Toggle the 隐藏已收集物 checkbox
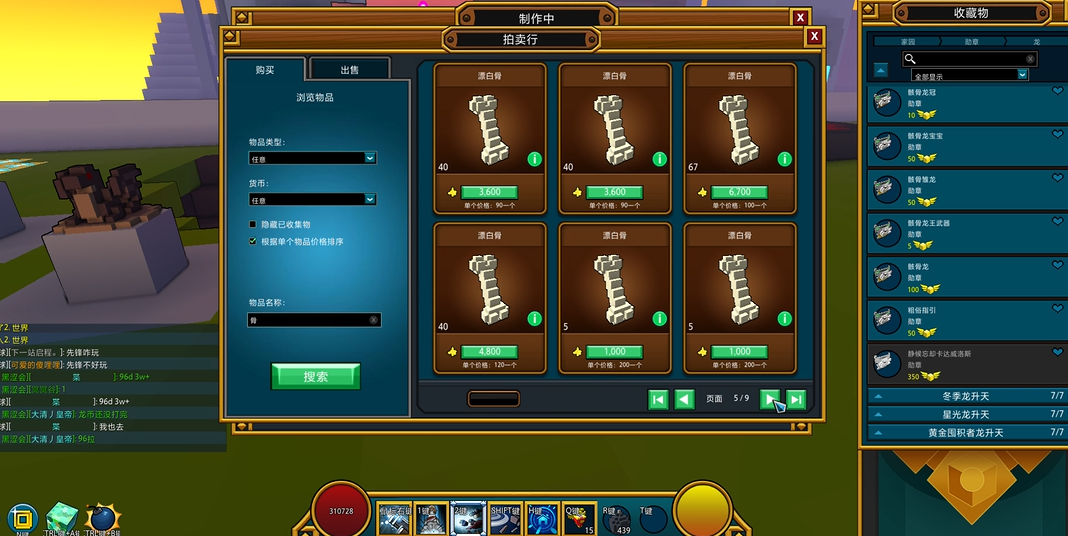This screenshot has width=1068, height=536. coord(253,225)
